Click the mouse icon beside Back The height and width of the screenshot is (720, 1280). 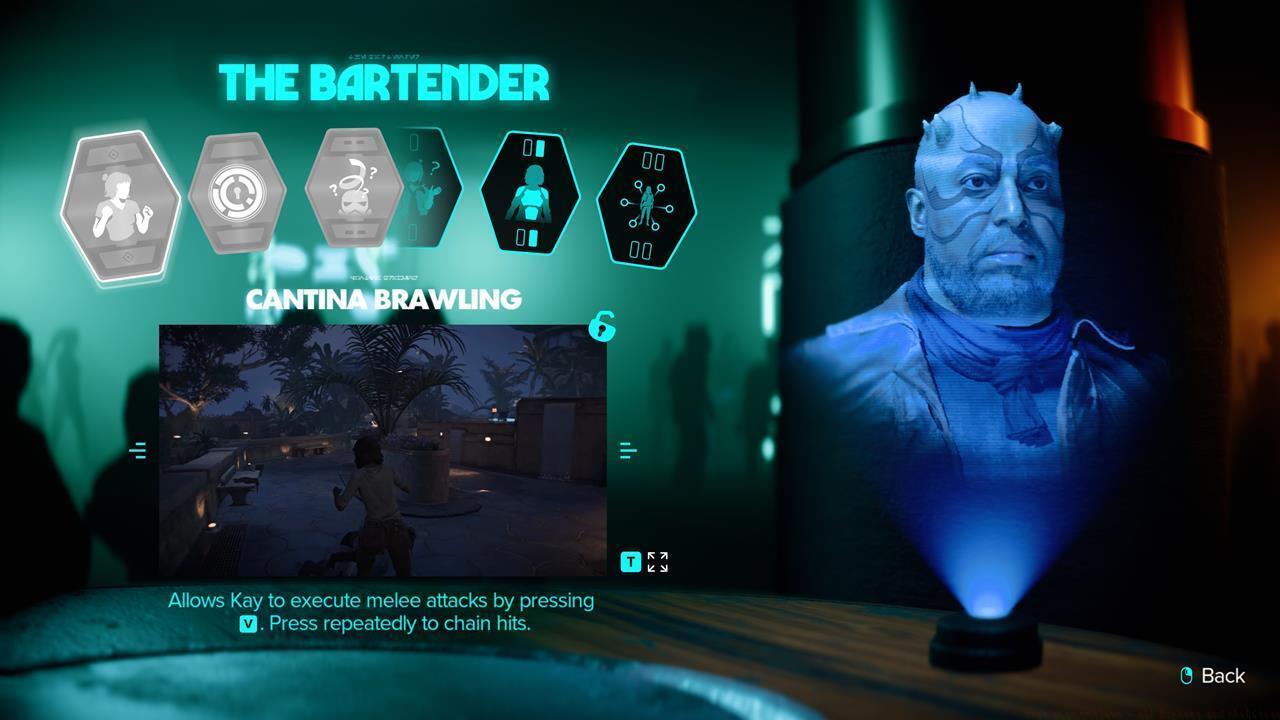point(1186,676)
